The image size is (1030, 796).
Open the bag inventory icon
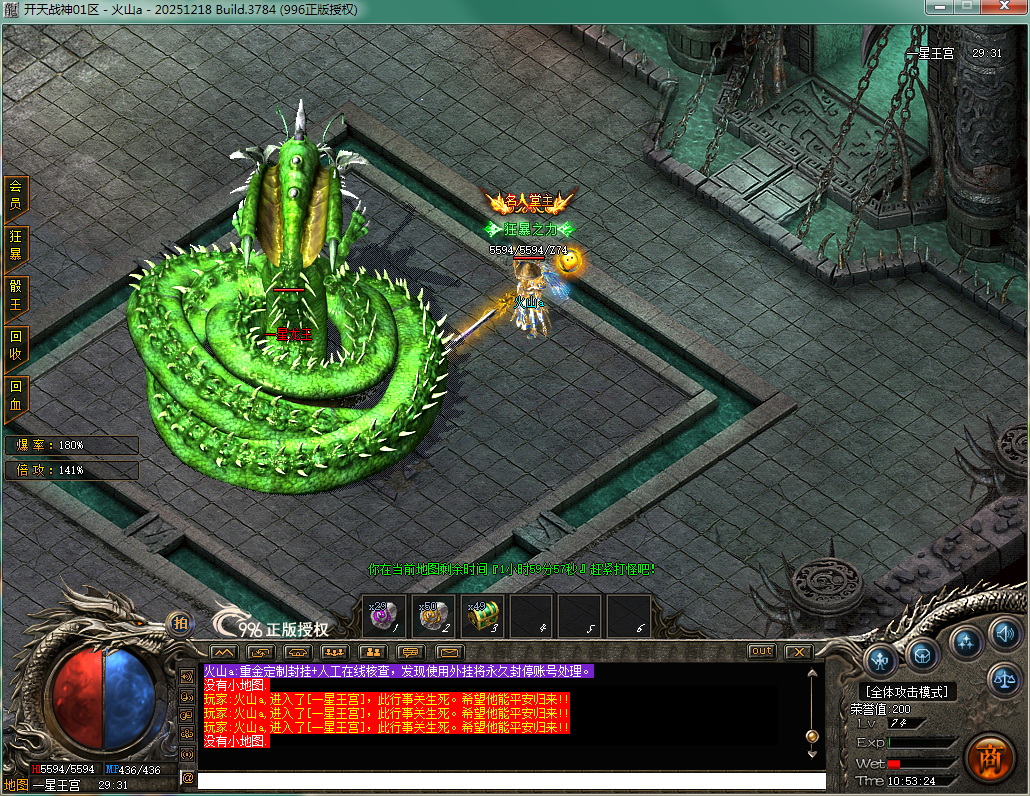[x=923, y=655]
